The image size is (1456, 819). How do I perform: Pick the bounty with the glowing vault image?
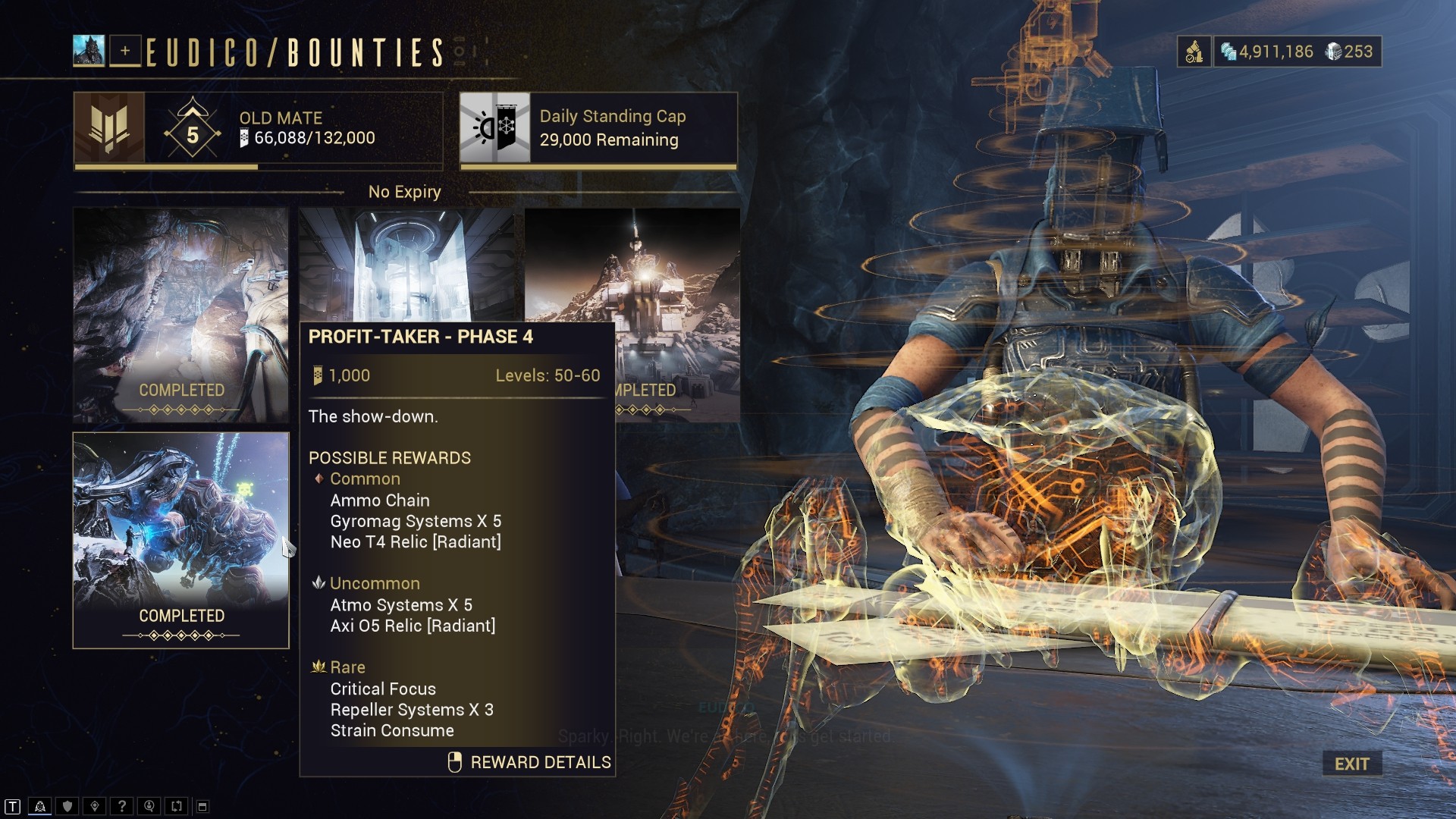point(406,264)
